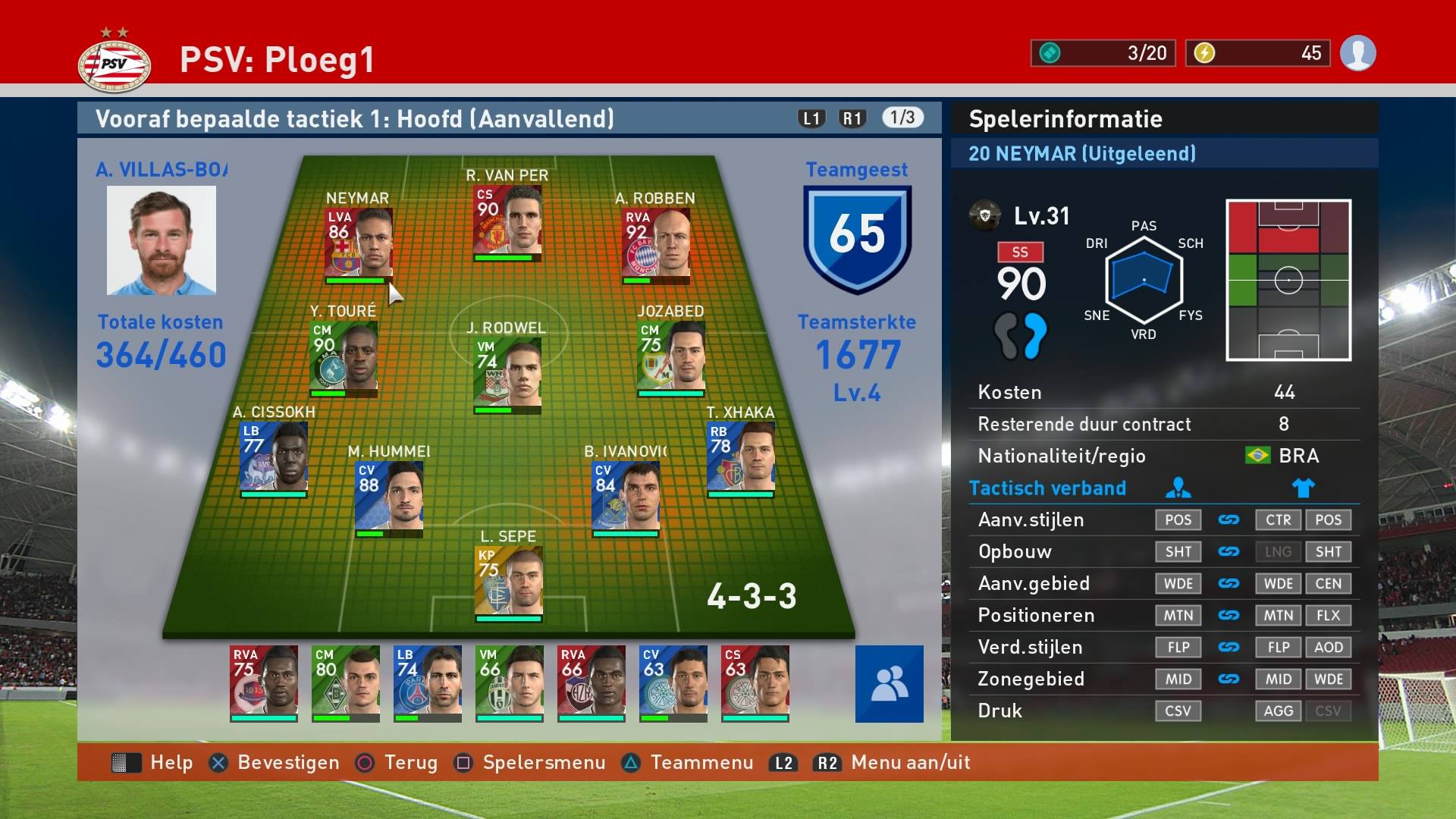Viewport: 1456px width, 819px height.
Task: Choose goalkeeper L. Sepe's card
Action: 509,582
